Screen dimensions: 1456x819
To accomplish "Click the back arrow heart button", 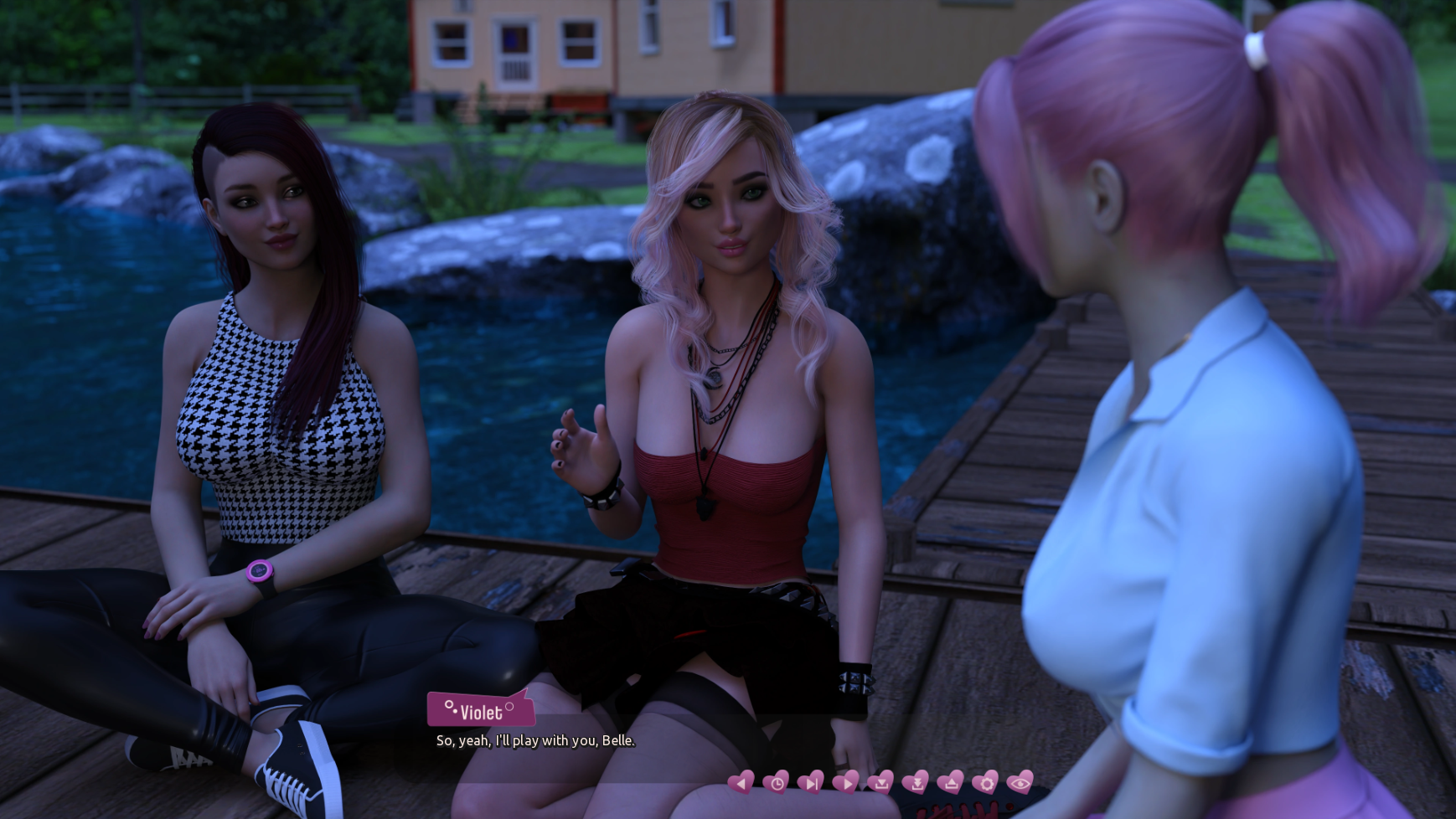I will (x=741, y=783).
